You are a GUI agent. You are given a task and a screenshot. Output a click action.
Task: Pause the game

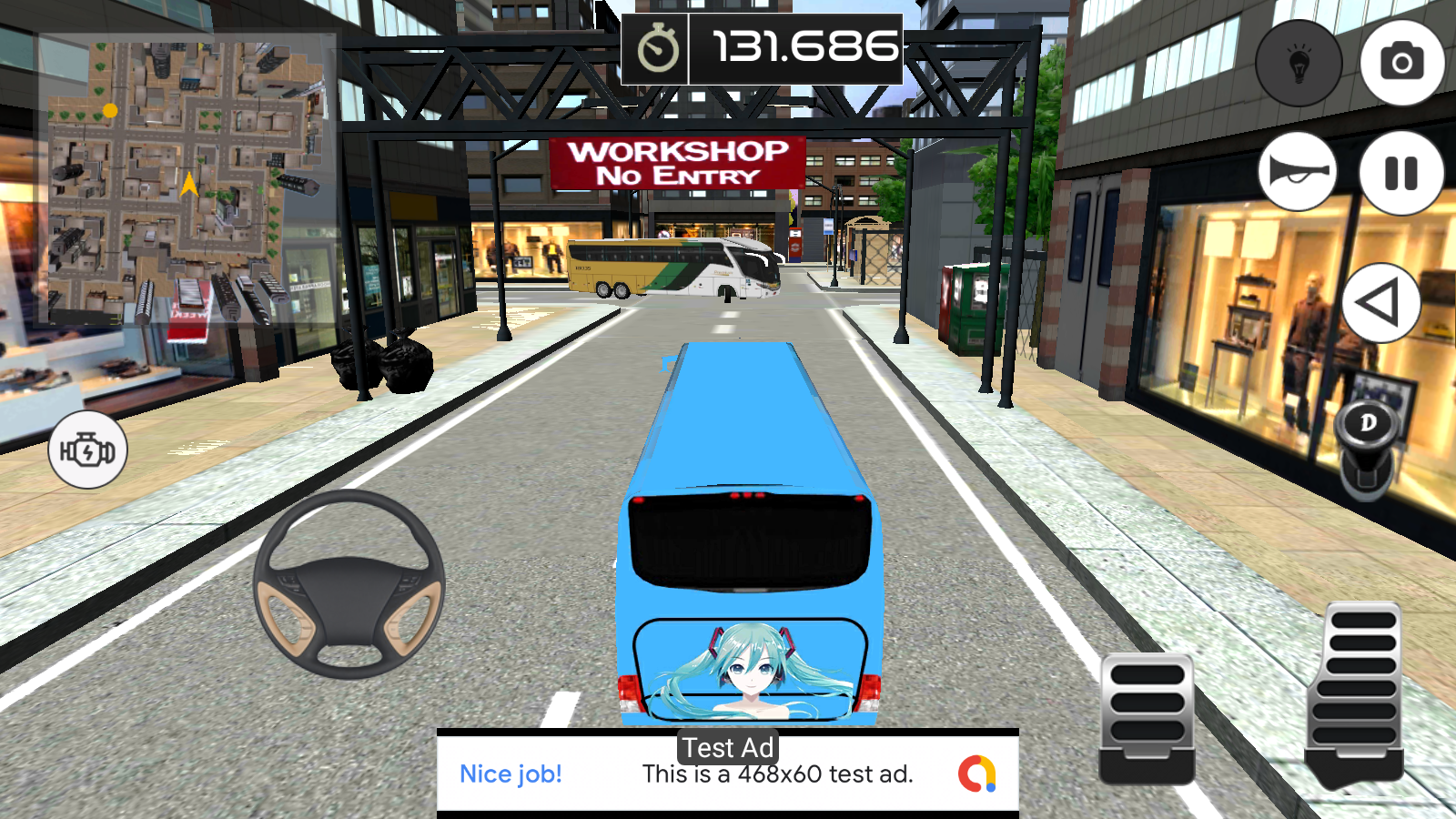point(1401,173)
